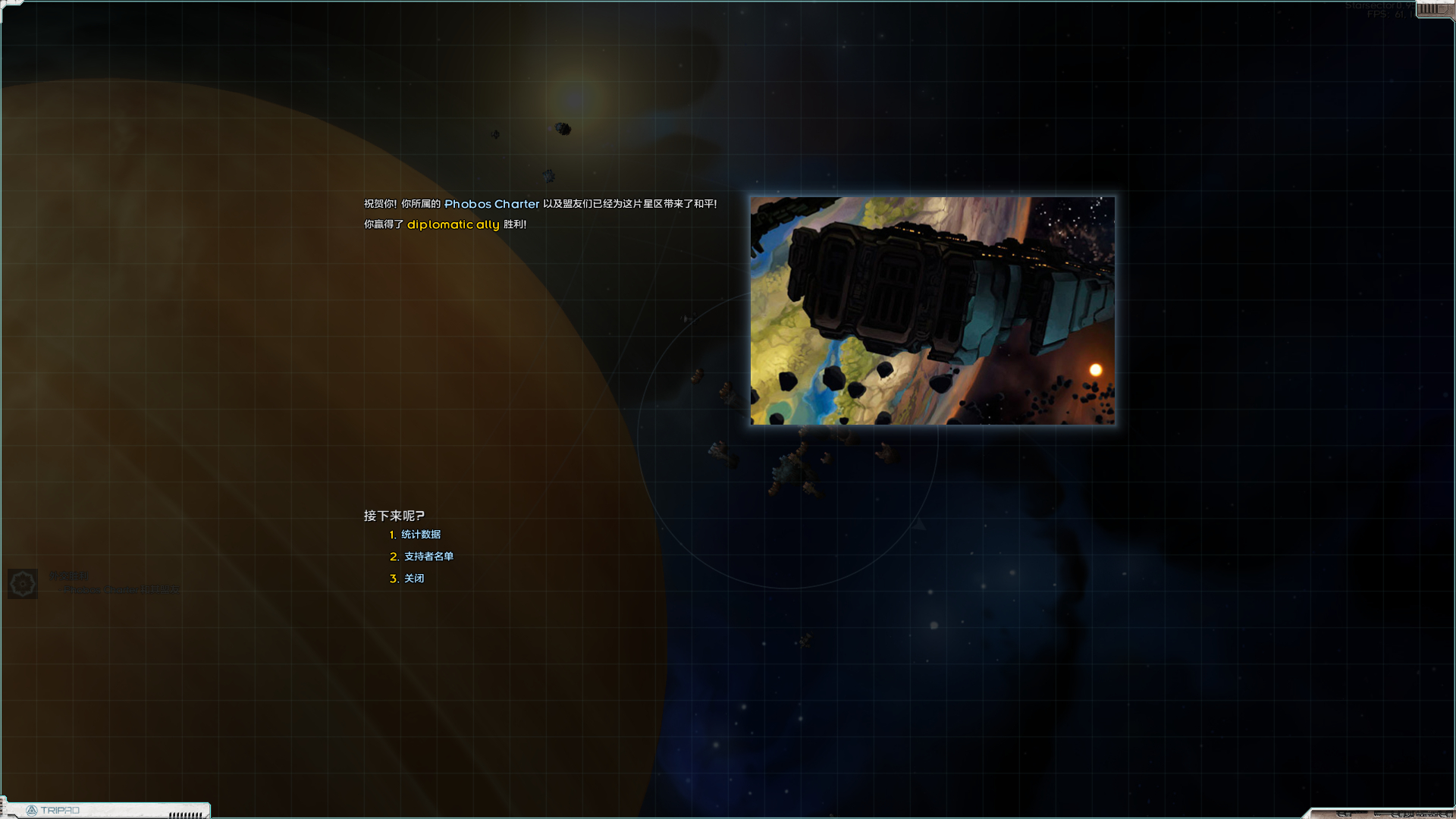
Task: Select the 关闭 close option
Action: pyautogui.click(x=413, y=579)
